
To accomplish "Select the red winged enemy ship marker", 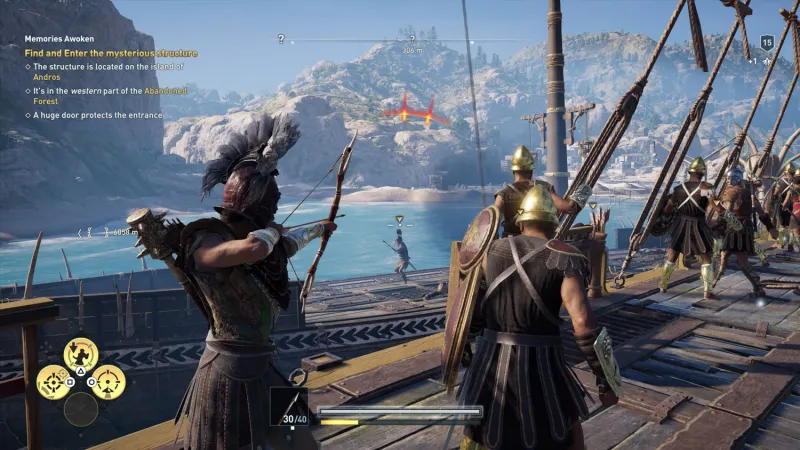I will click(x=415, y=111).
